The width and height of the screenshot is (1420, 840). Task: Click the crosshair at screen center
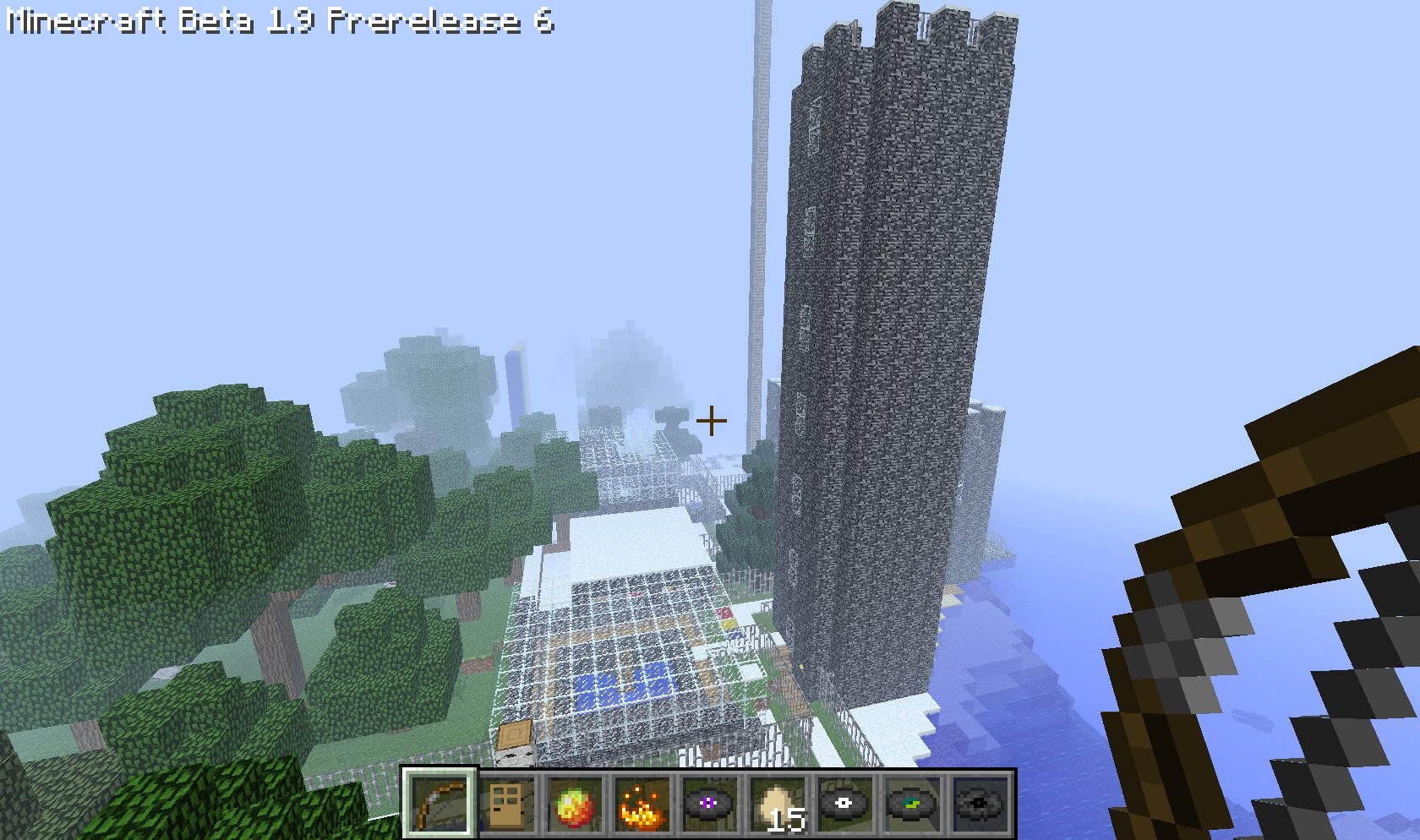point(713,419)
